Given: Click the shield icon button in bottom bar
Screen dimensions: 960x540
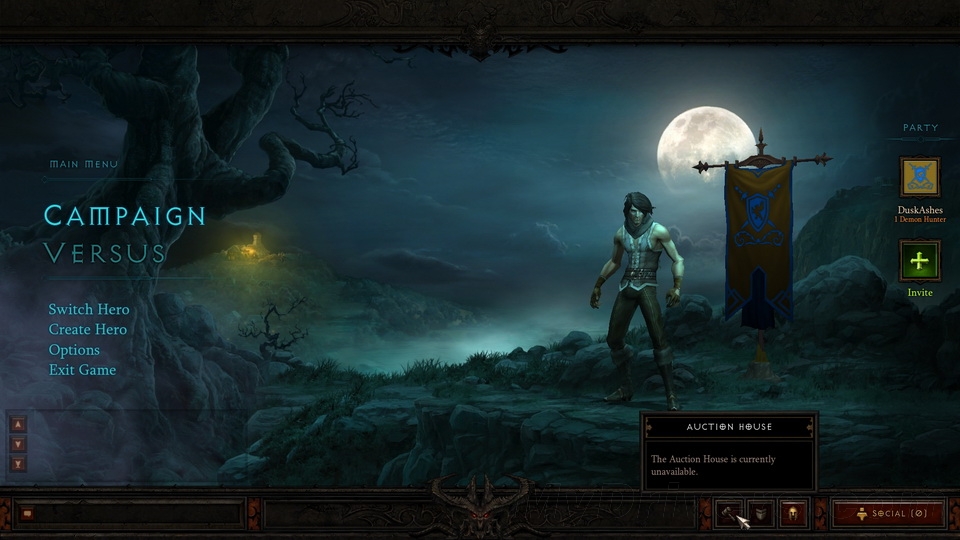Looking at the screenshot, I should click(761, 513).
